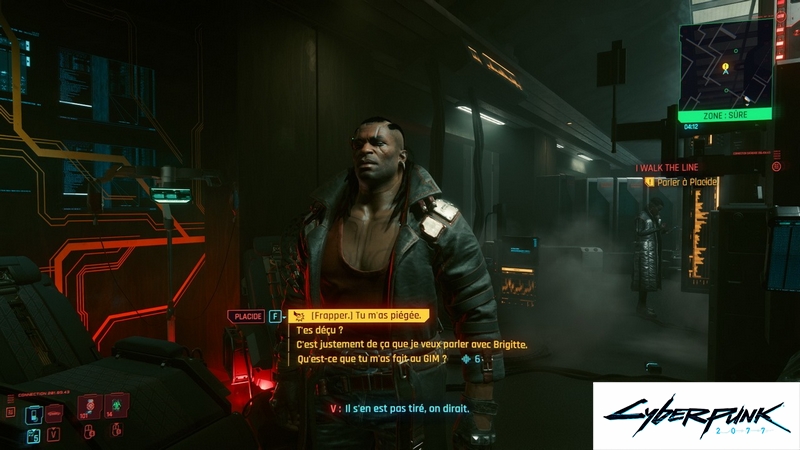Pick the reply about talking with Brigitte
The image size is (800, 450).
click(411, 344)
